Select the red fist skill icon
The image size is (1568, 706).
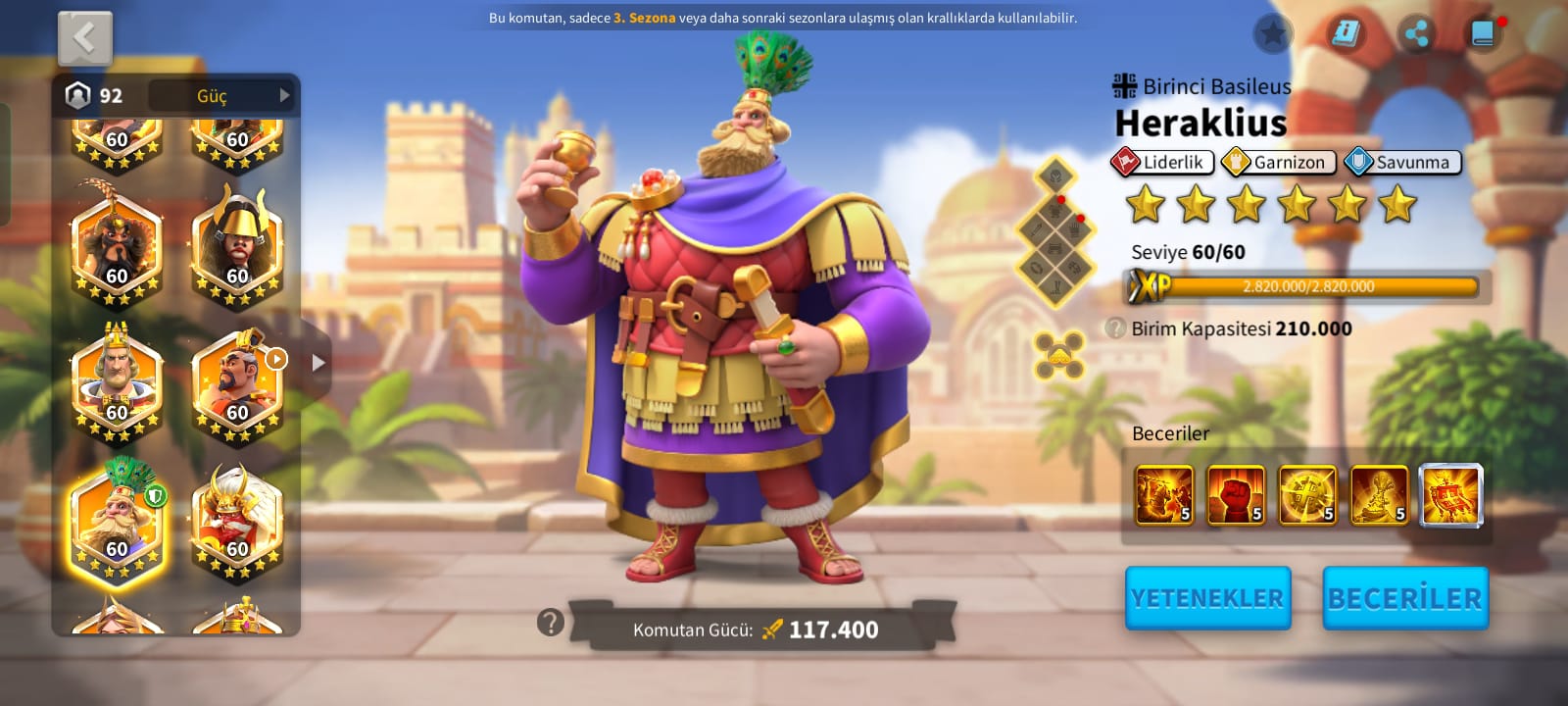click(1236, 495)
